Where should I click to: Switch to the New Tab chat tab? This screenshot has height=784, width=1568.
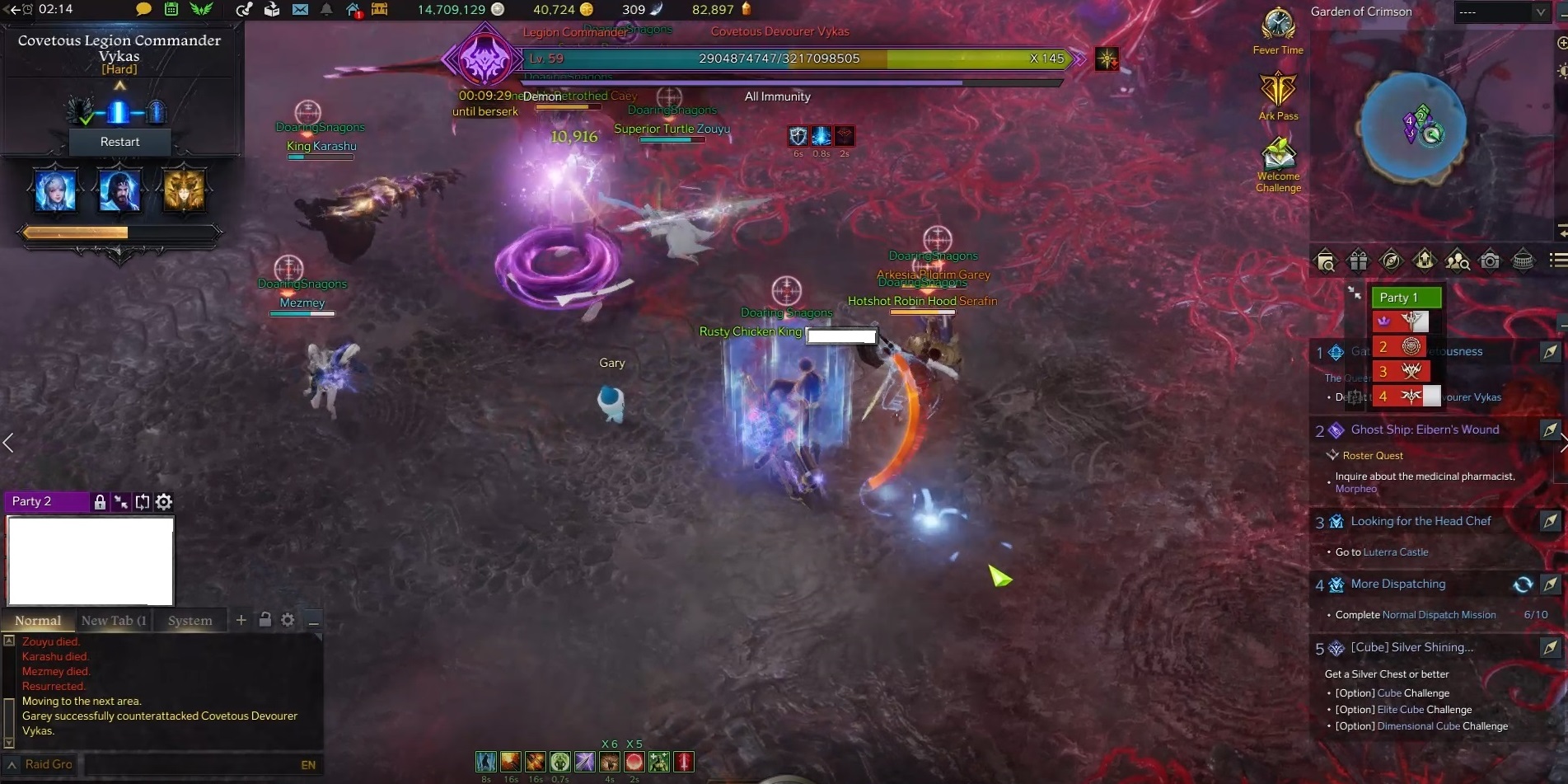pos(114,620)
